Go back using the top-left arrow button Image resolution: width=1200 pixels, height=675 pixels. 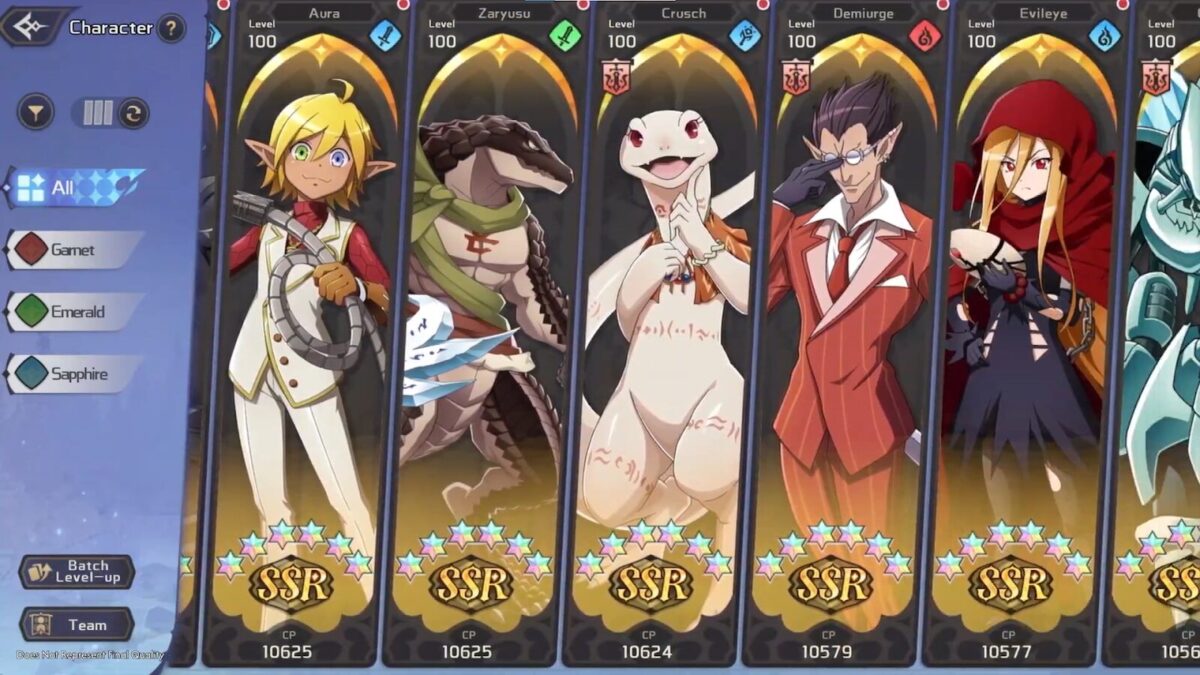(x=32, y=27)
